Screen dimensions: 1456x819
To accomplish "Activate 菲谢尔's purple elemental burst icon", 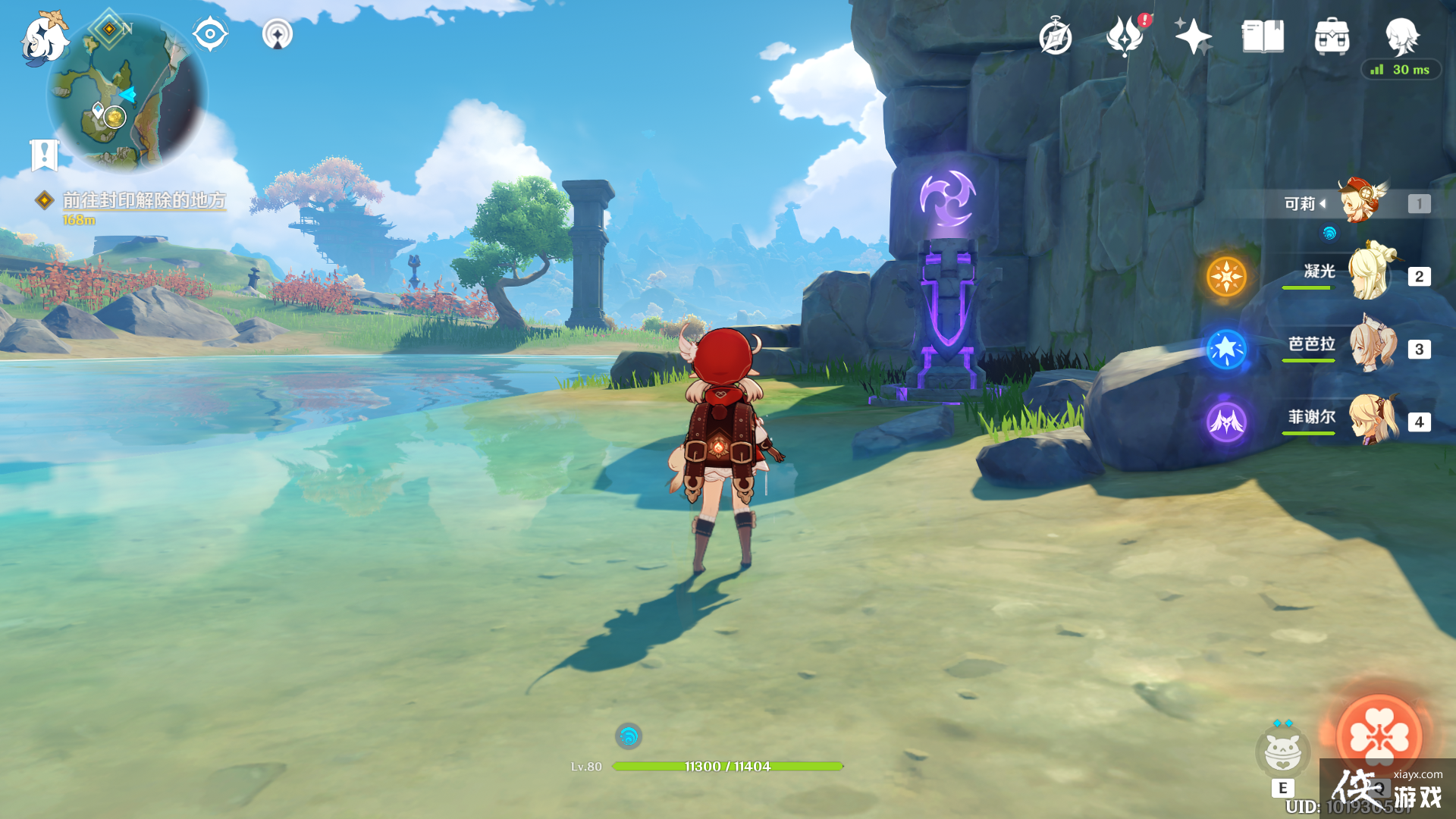I will [x=1226, y=422].
